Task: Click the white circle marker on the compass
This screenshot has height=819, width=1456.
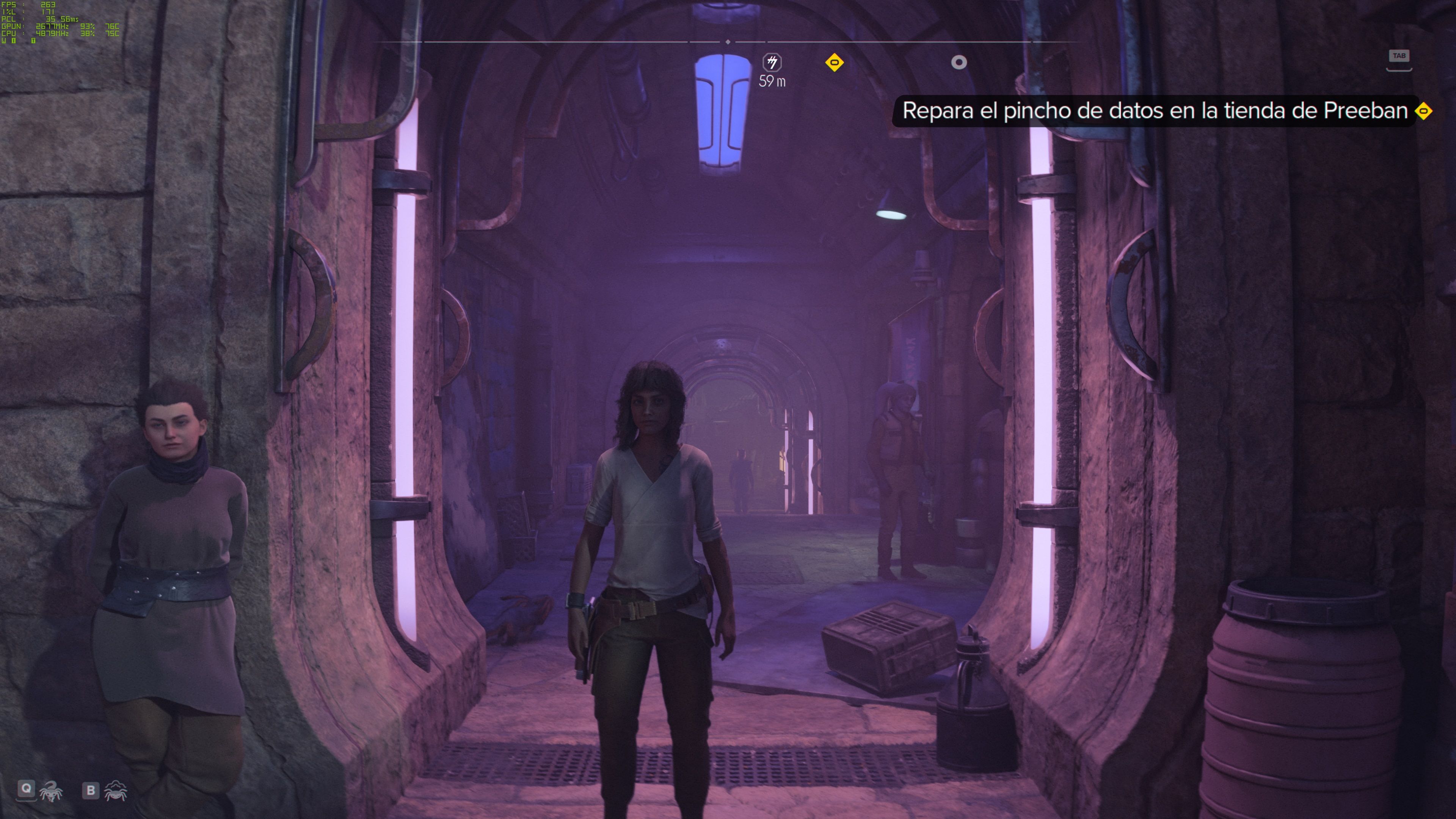Action: (x=959, y=63)
